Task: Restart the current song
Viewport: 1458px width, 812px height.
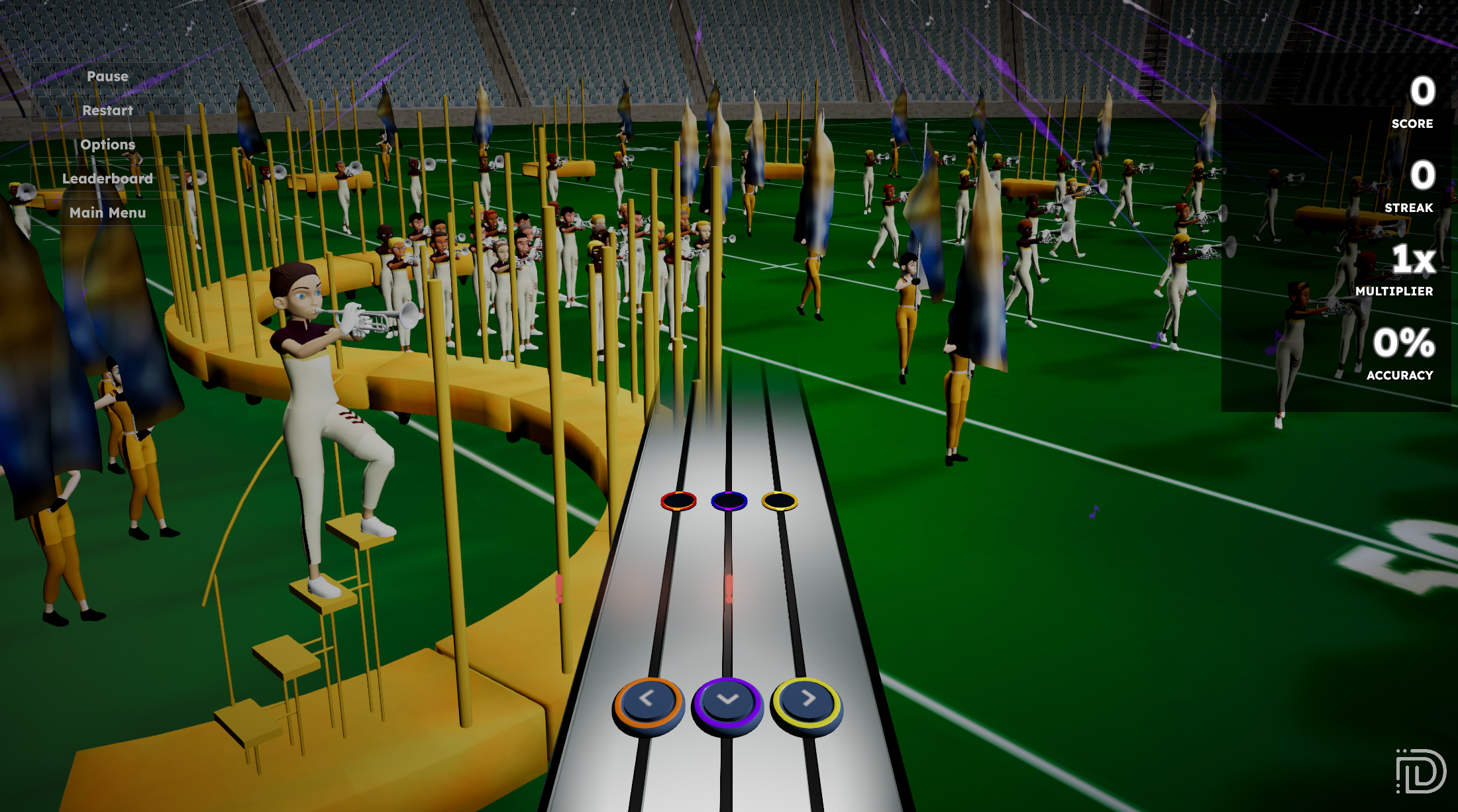Action: (107, 111)
